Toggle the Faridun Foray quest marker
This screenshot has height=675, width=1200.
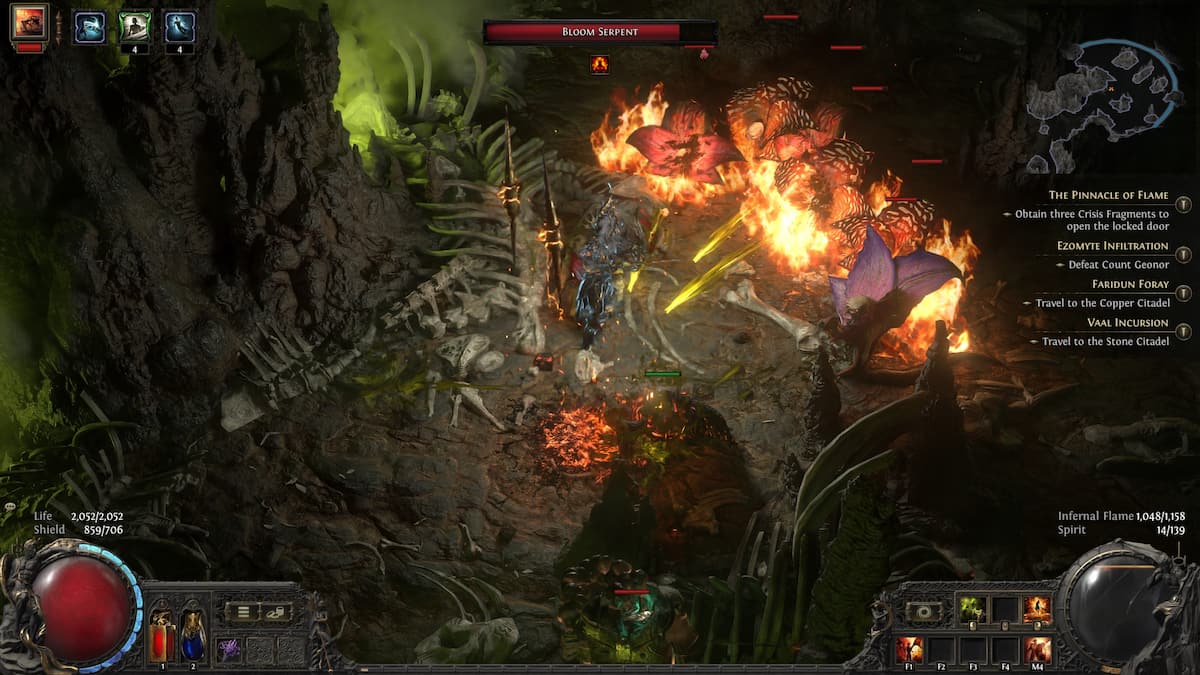[1184, 293]
